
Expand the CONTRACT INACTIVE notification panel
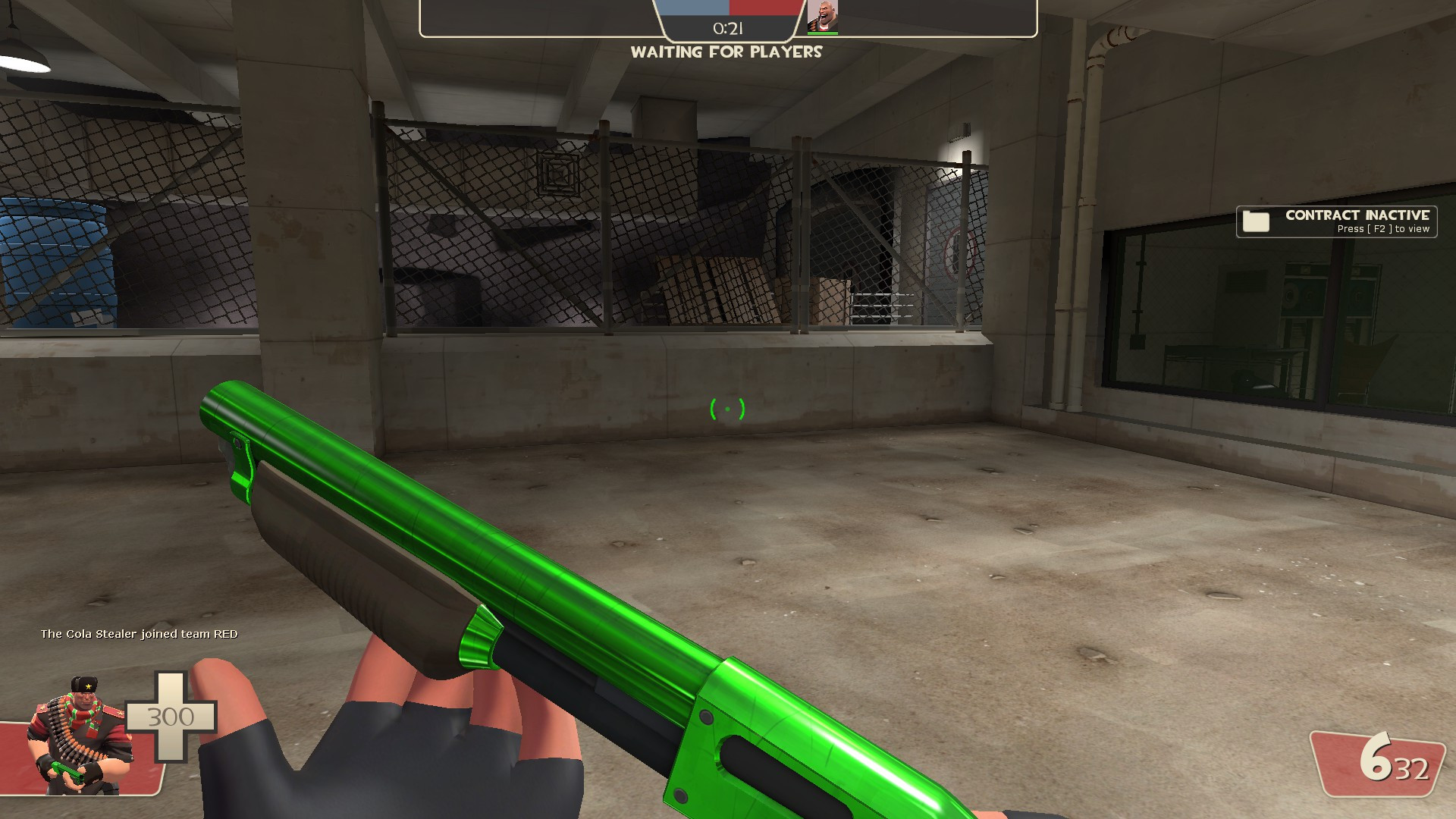(1336, 221)
